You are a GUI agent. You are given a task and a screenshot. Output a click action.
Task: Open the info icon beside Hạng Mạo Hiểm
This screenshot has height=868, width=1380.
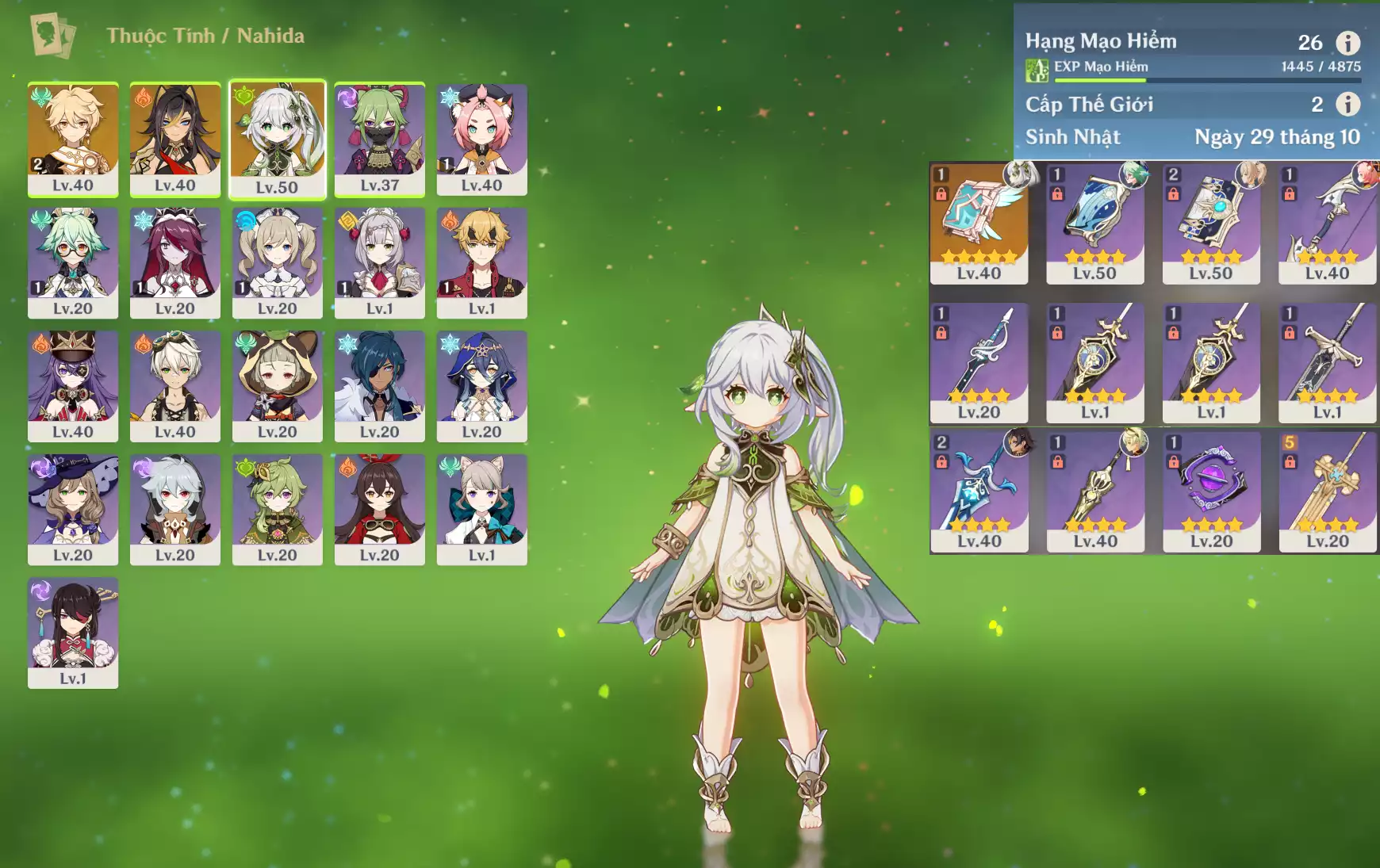pos(1347,43)
